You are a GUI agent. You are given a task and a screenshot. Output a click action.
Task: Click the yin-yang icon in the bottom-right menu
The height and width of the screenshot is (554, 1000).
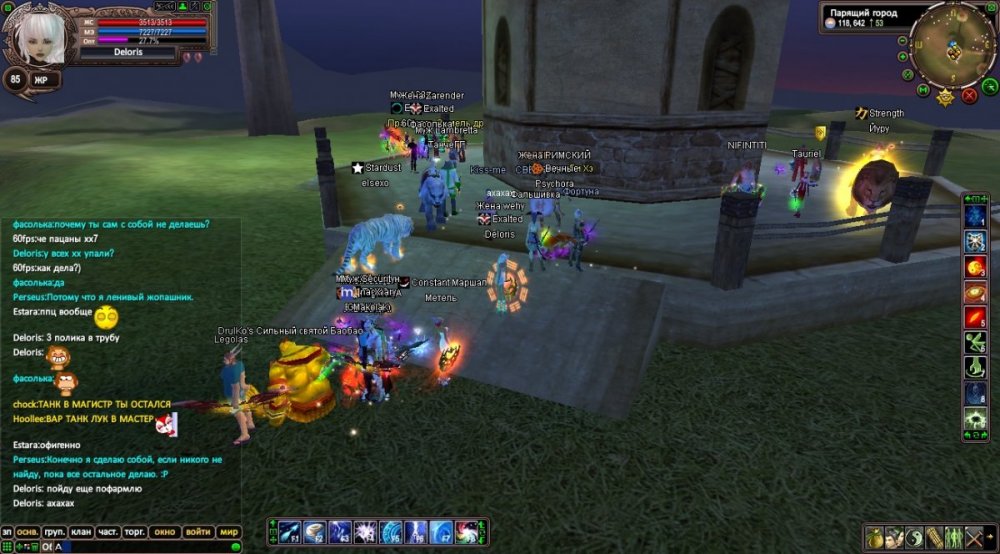coord(915,537)
